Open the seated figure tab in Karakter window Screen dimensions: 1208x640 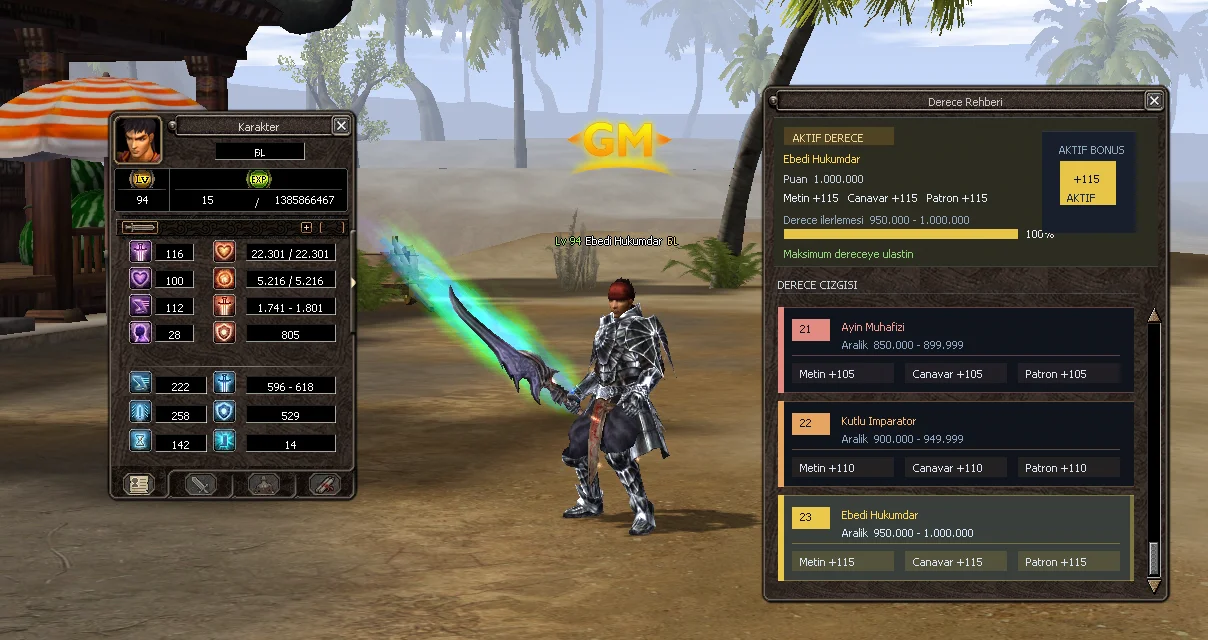[263, 484]
